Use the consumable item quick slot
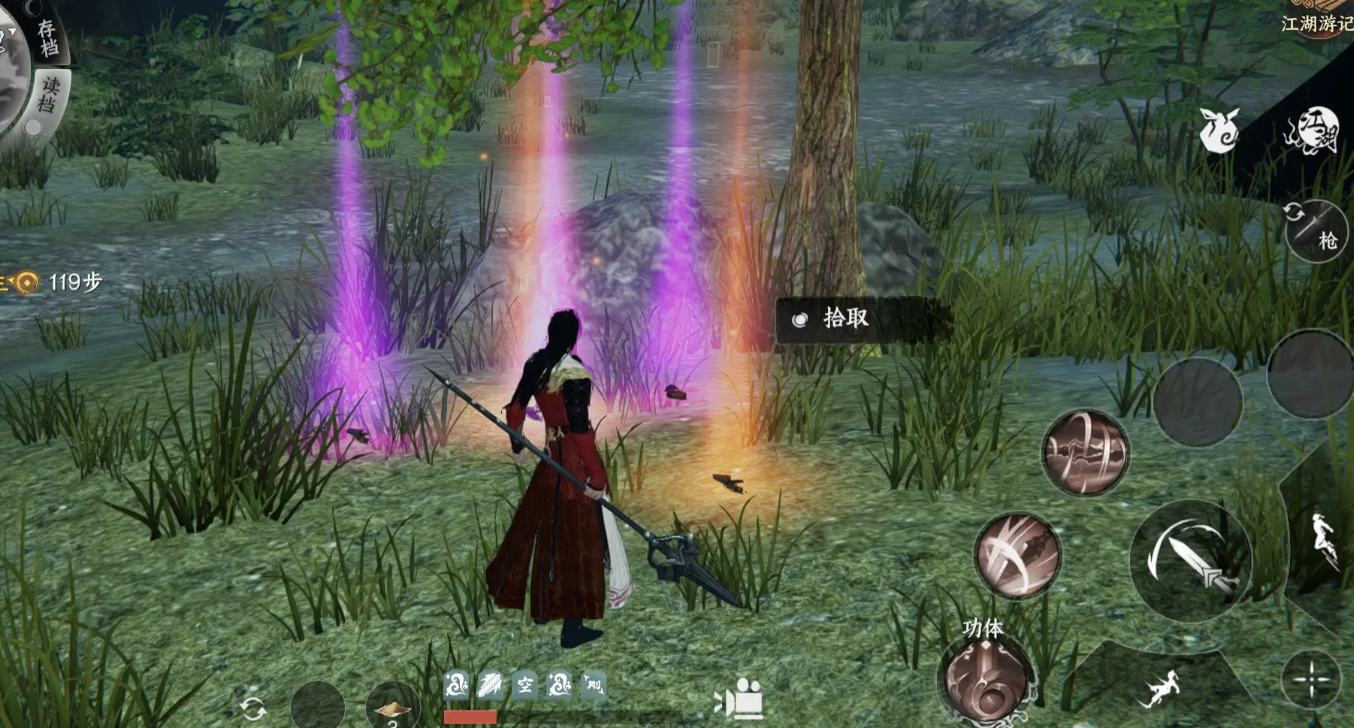This screenshot has width=1354, height=728. click(393, 705)
